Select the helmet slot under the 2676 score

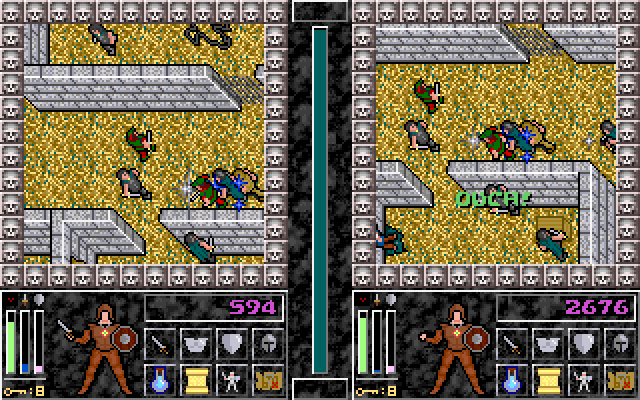(x=619, y=344)
